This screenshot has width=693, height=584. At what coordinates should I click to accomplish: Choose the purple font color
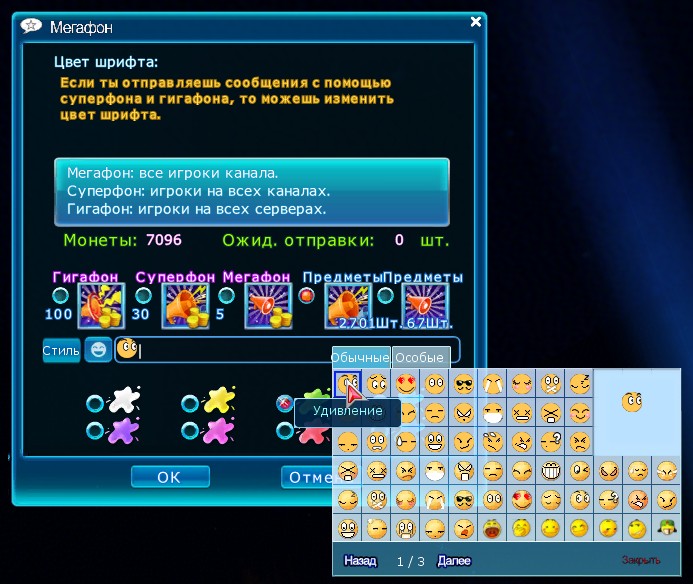(x=94, y=431)
